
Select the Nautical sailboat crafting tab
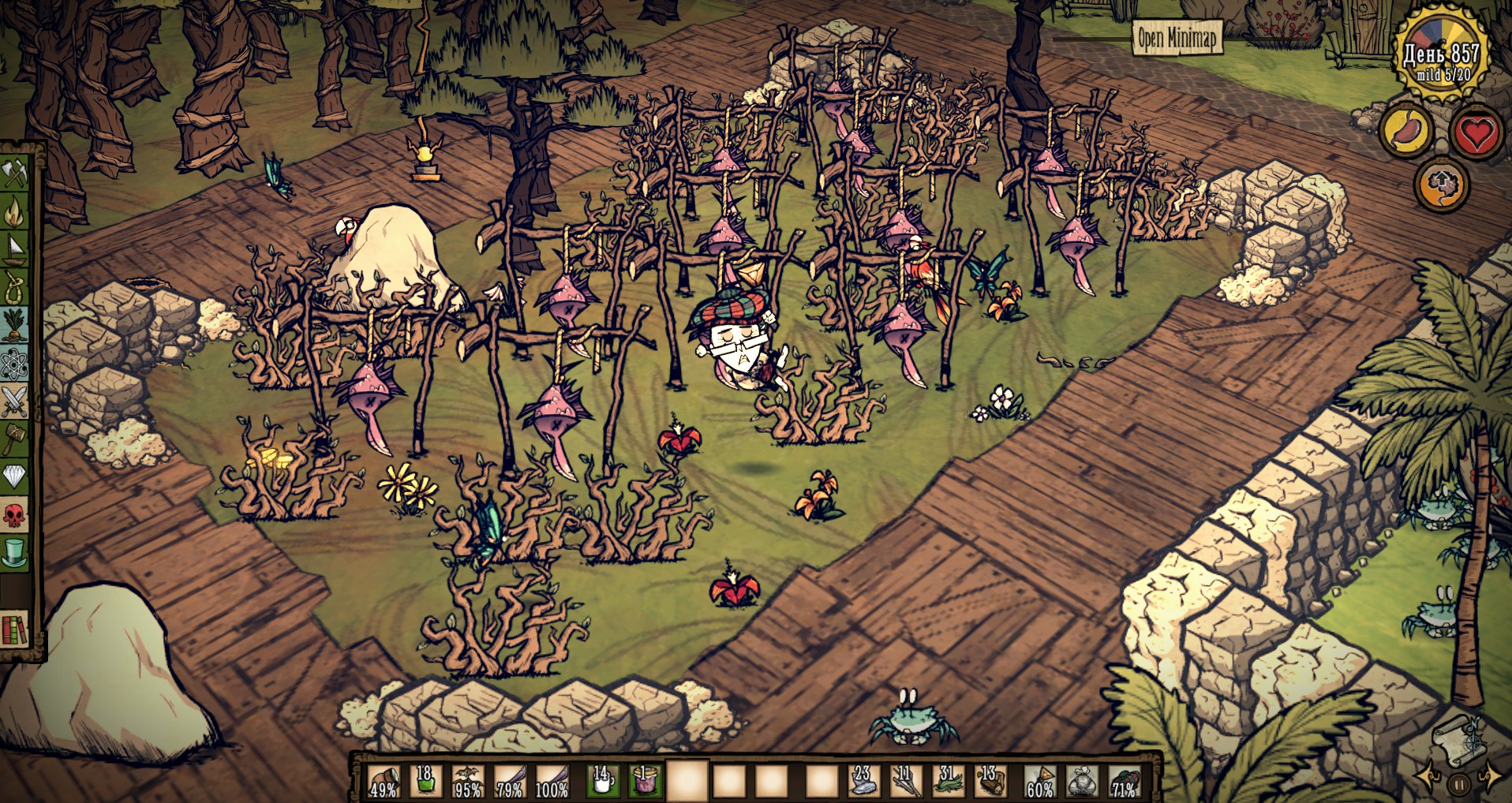(15, 248)
